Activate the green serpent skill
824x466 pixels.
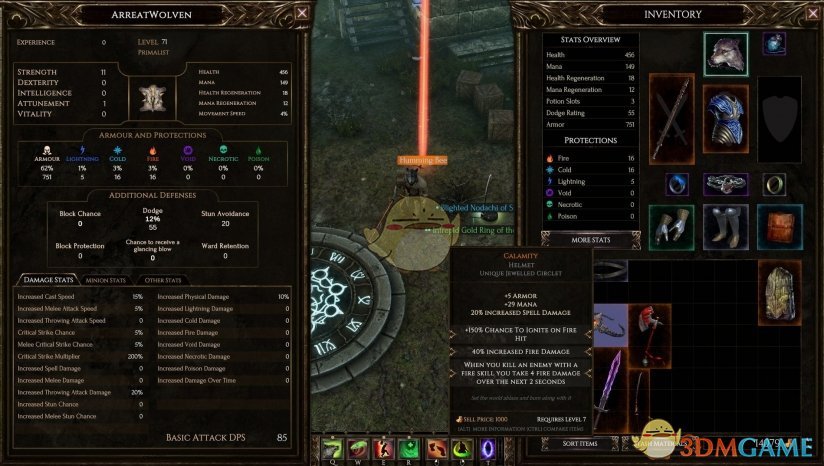pyautogui.click(x=357, y=449)
